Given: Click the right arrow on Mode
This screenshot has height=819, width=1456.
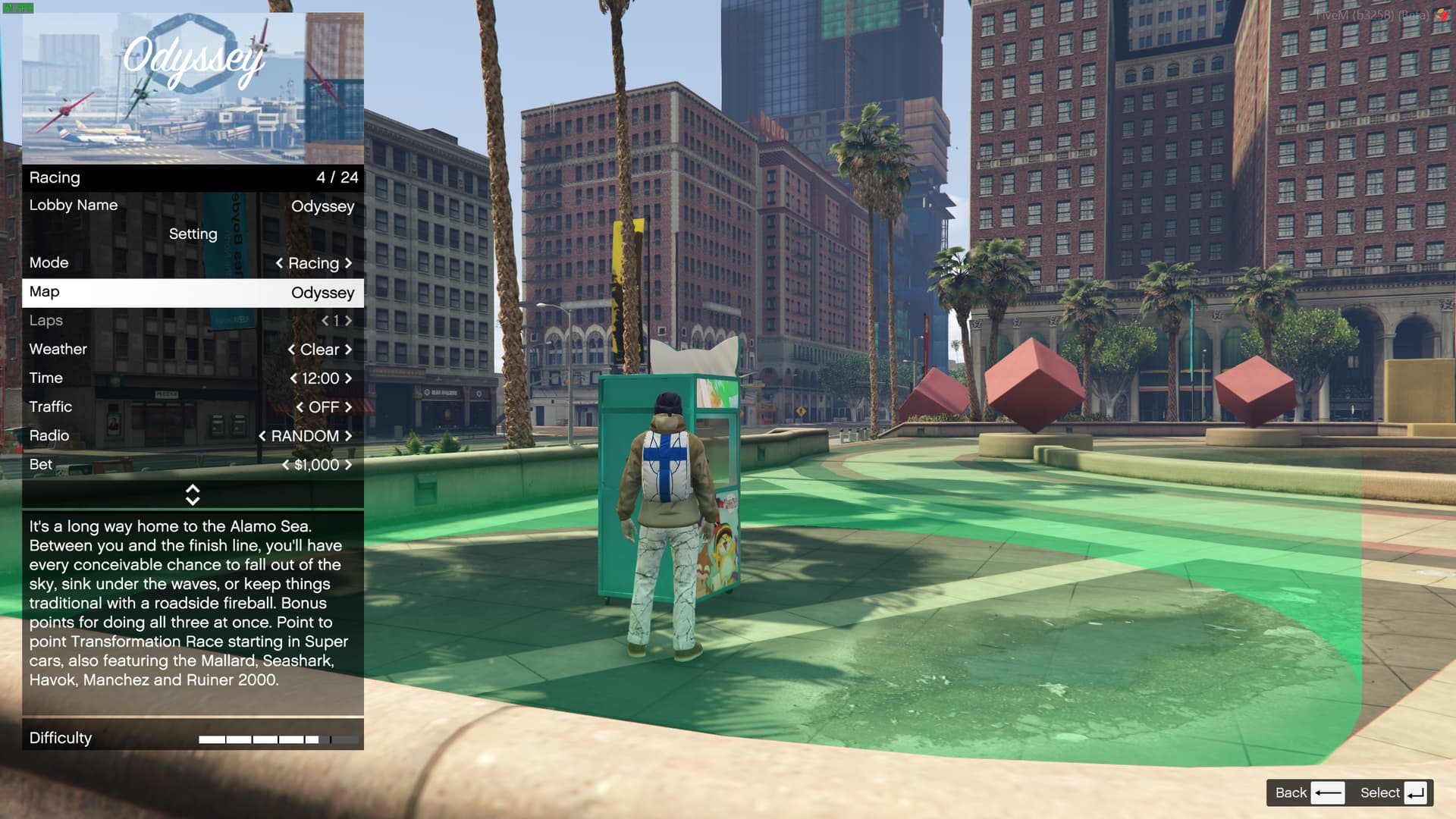Looking at the screenshot, I should point(349,263).
